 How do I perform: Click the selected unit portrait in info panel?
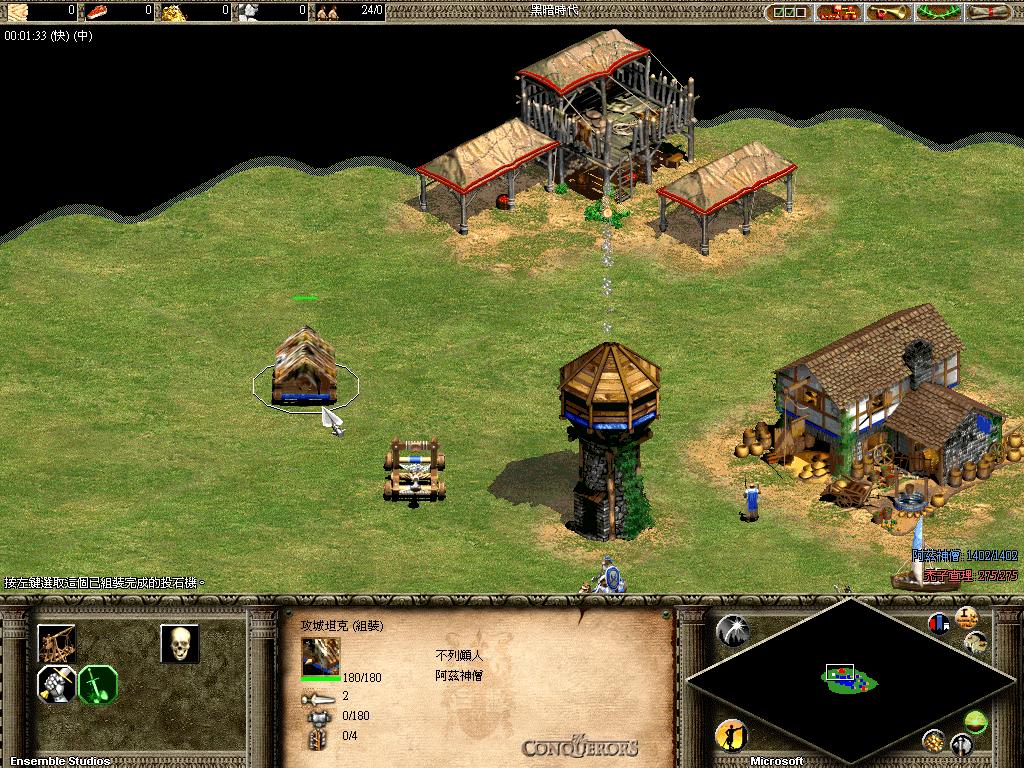321,656
